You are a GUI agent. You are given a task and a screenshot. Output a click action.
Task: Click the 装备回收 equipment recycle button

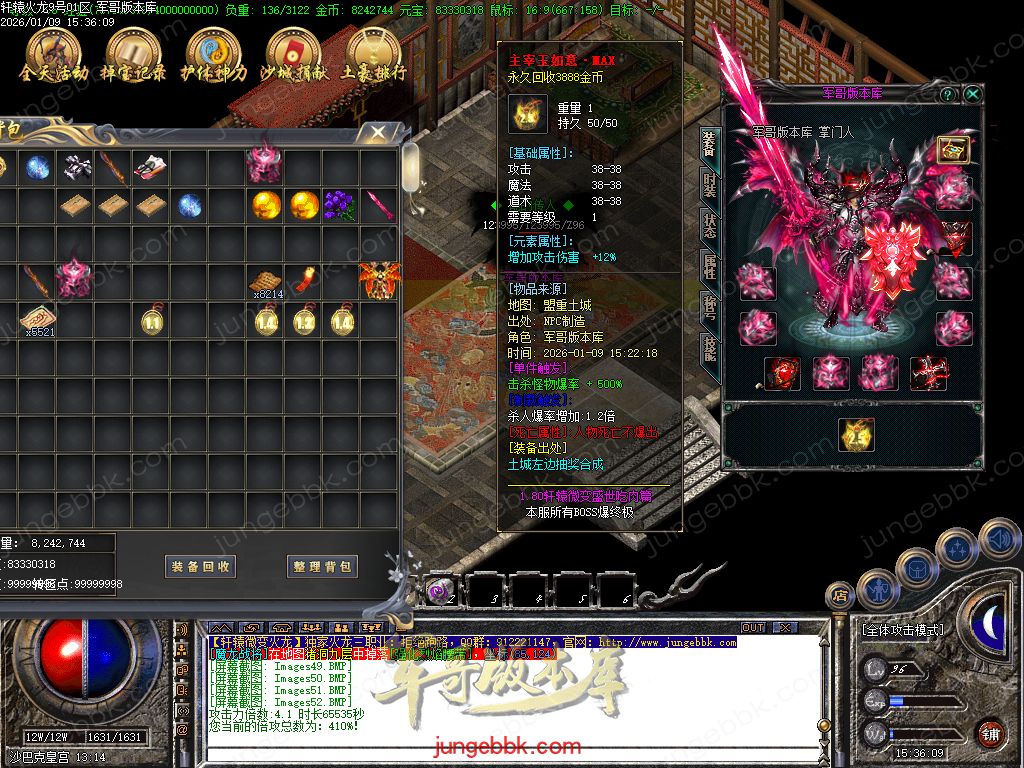pyautogui.click(x=200, y=566)
